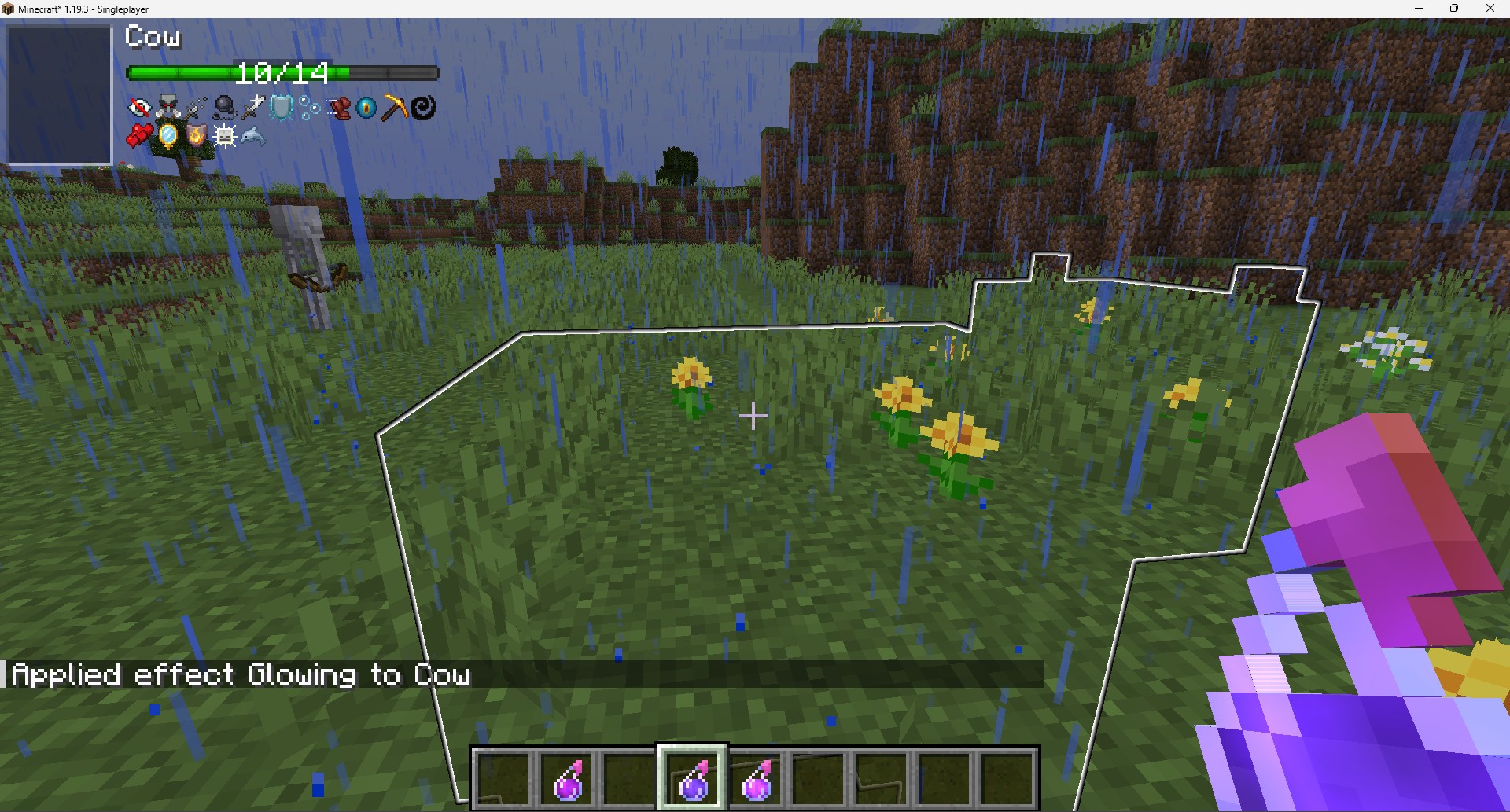Click the dolphin effect icon
This screenshot has width=1510, height=812.
(253, 137)
